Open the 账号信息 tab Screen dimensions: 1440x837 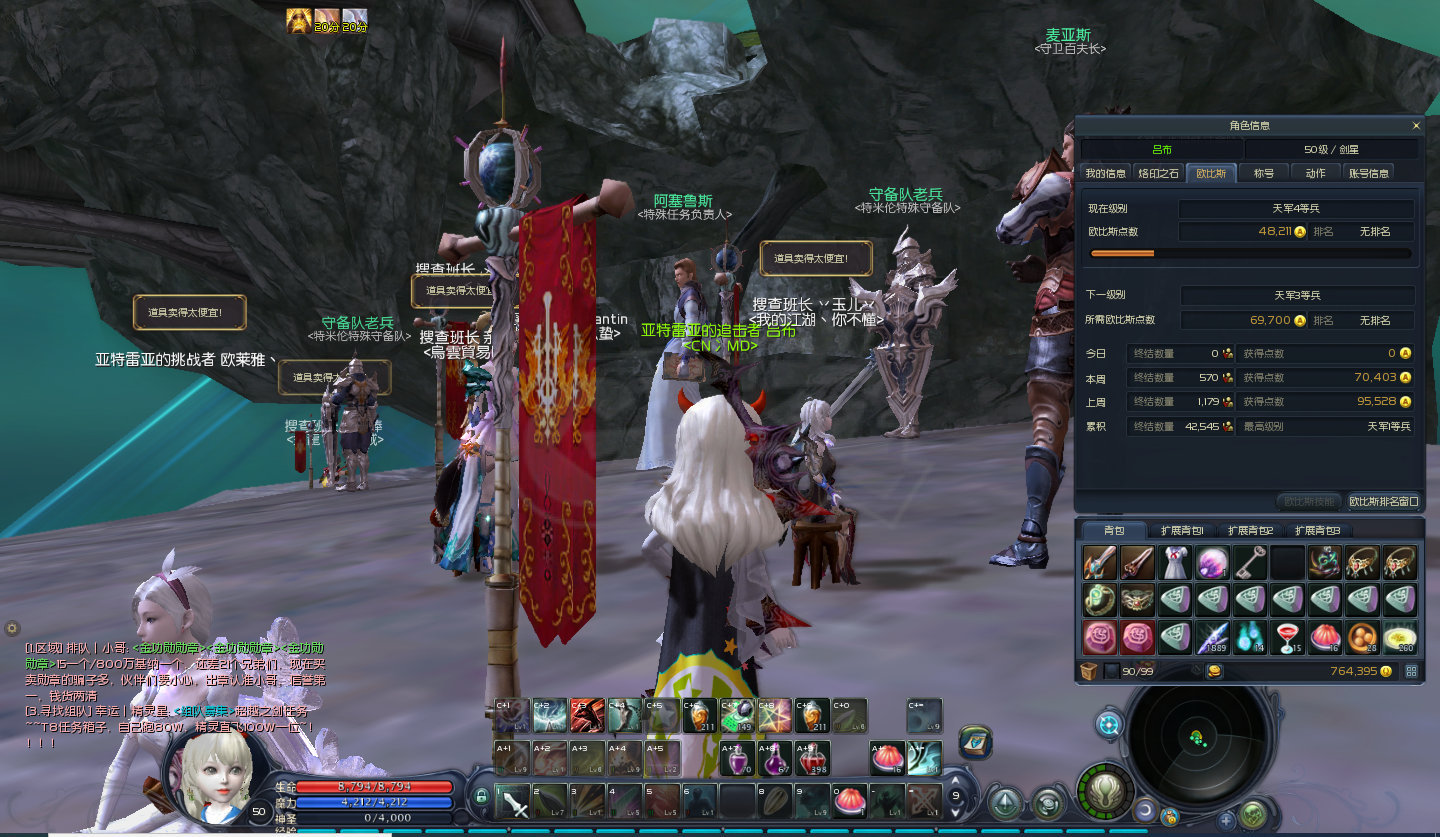pyautogui.click(x=1369, y=173)
